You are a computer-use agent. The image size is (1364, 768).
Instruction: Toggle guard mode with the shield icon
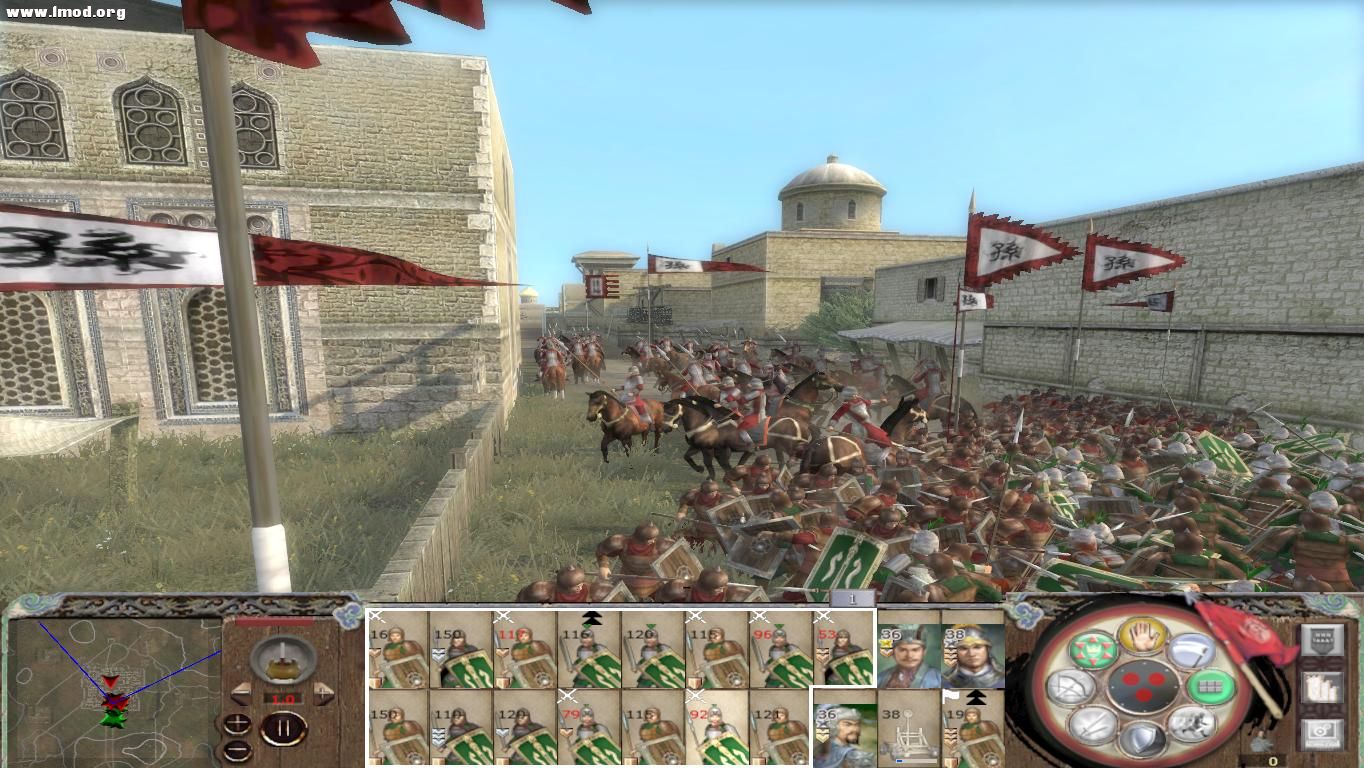click(x=1143, y=739)
